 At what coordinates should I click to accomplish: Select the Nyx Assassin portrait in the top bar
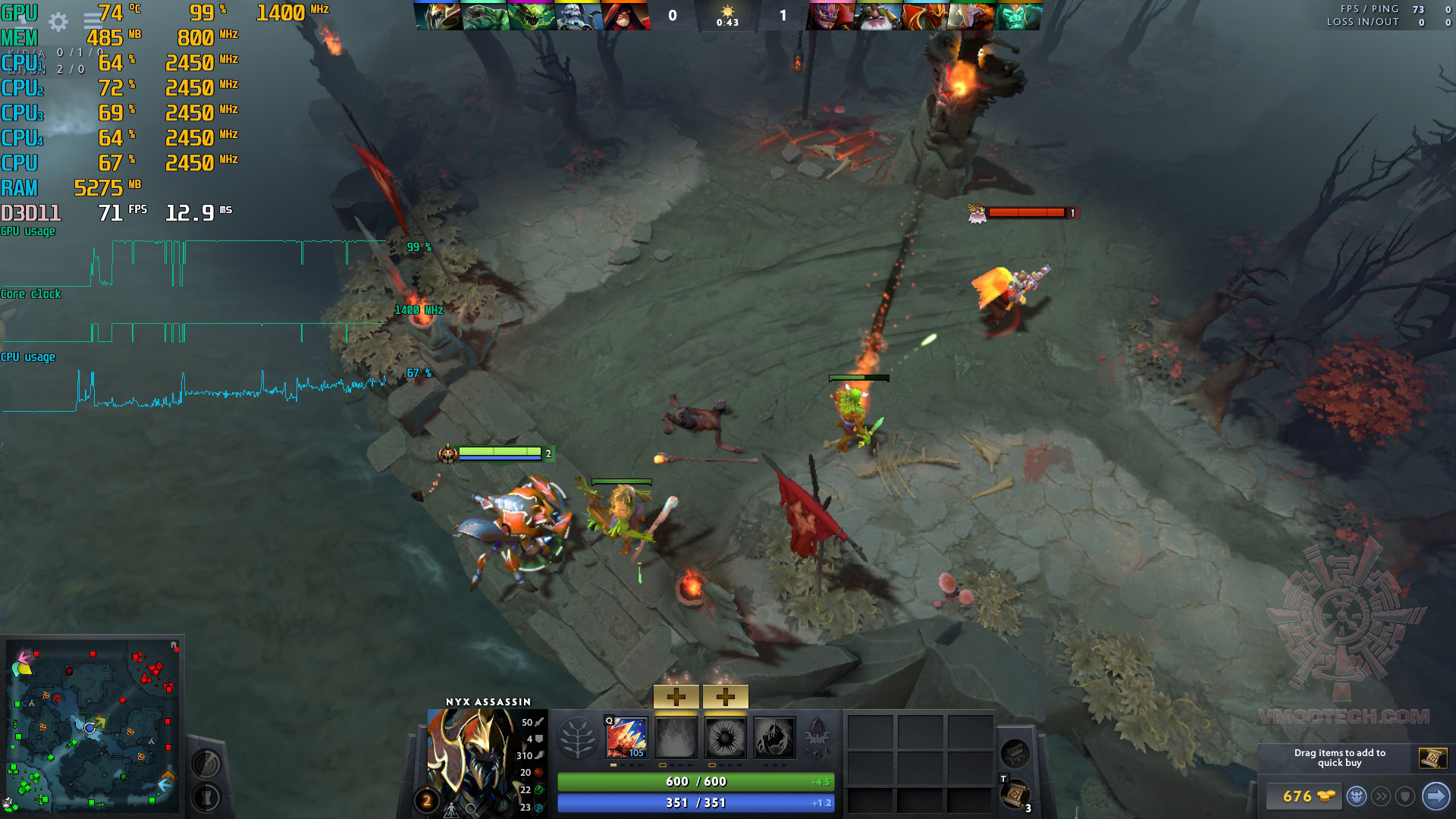(x=438, y=16)
